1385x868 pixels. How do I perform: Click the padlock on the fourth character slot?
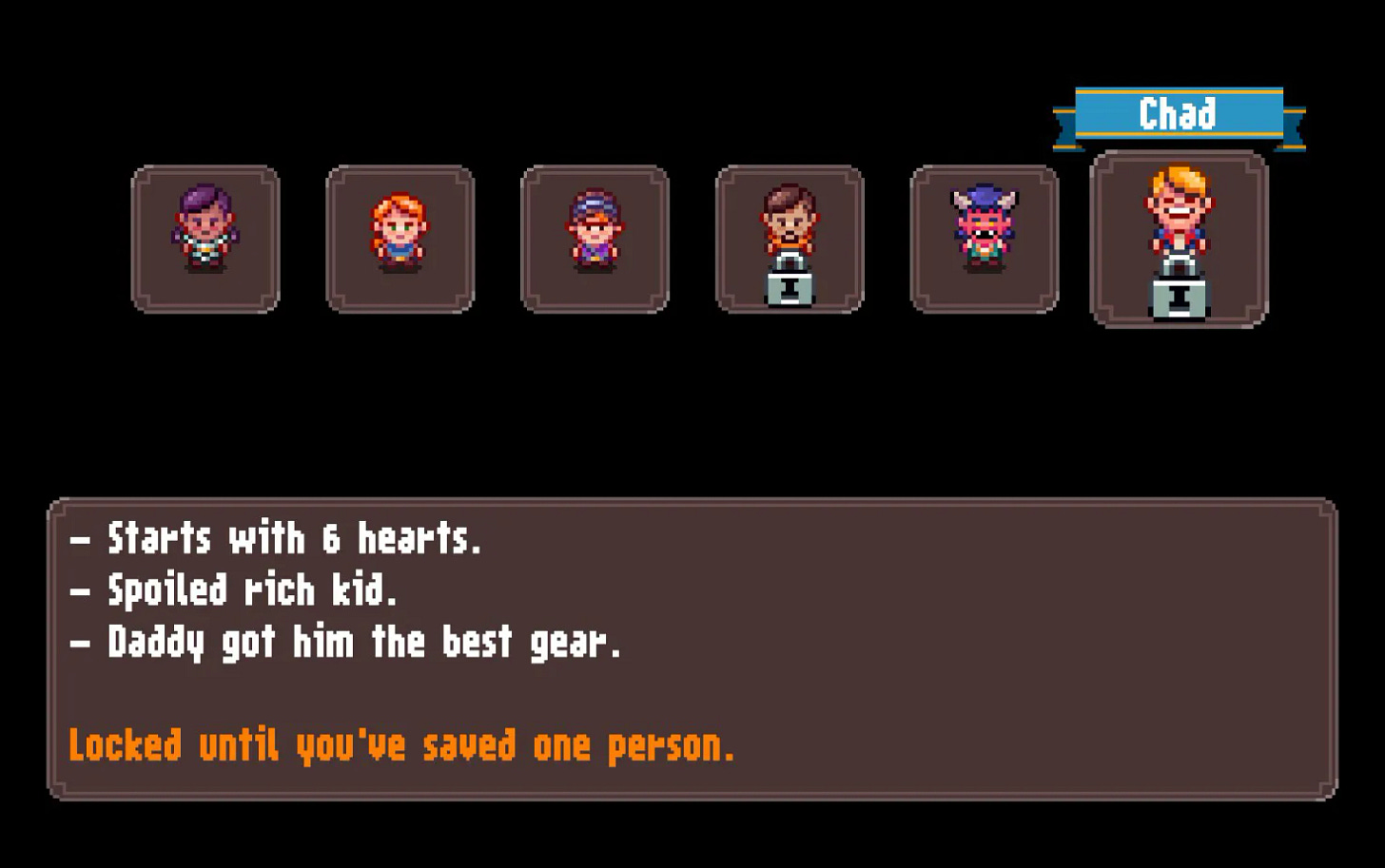coord(790,288)
